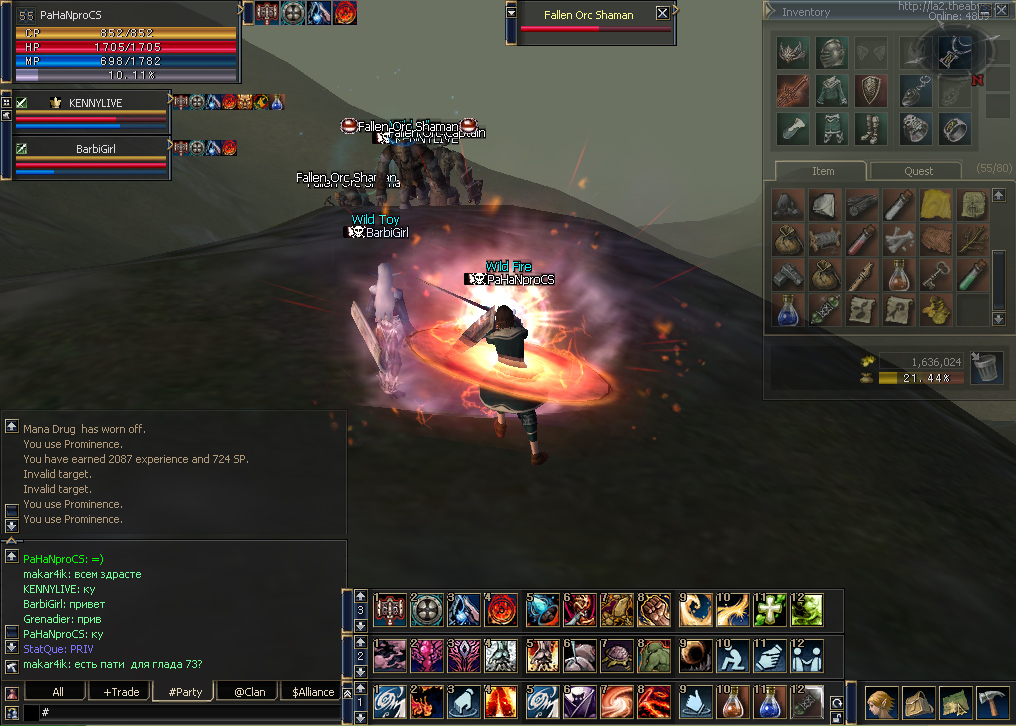
Task: Switch to the Quest tab in inventory
Action: coord(918,171)
